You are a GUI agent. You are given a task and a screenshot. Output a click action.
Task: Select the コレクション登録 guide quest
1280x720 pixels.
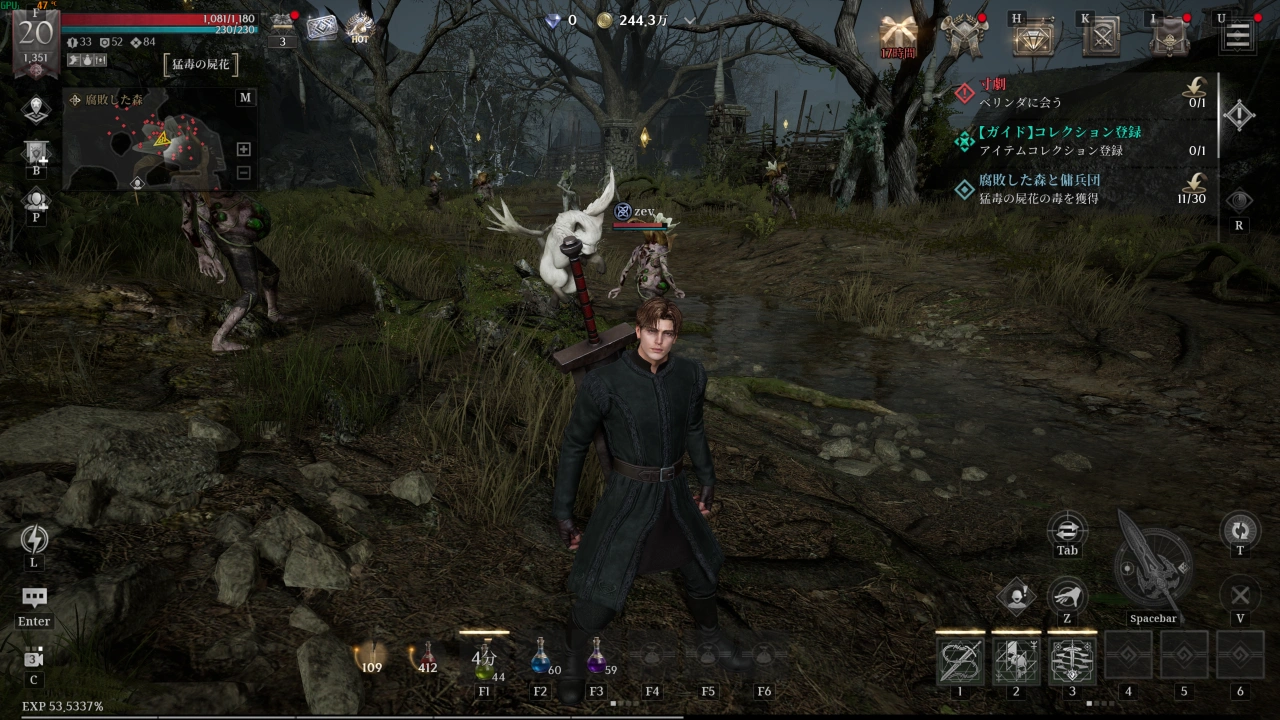[1080, 141]
